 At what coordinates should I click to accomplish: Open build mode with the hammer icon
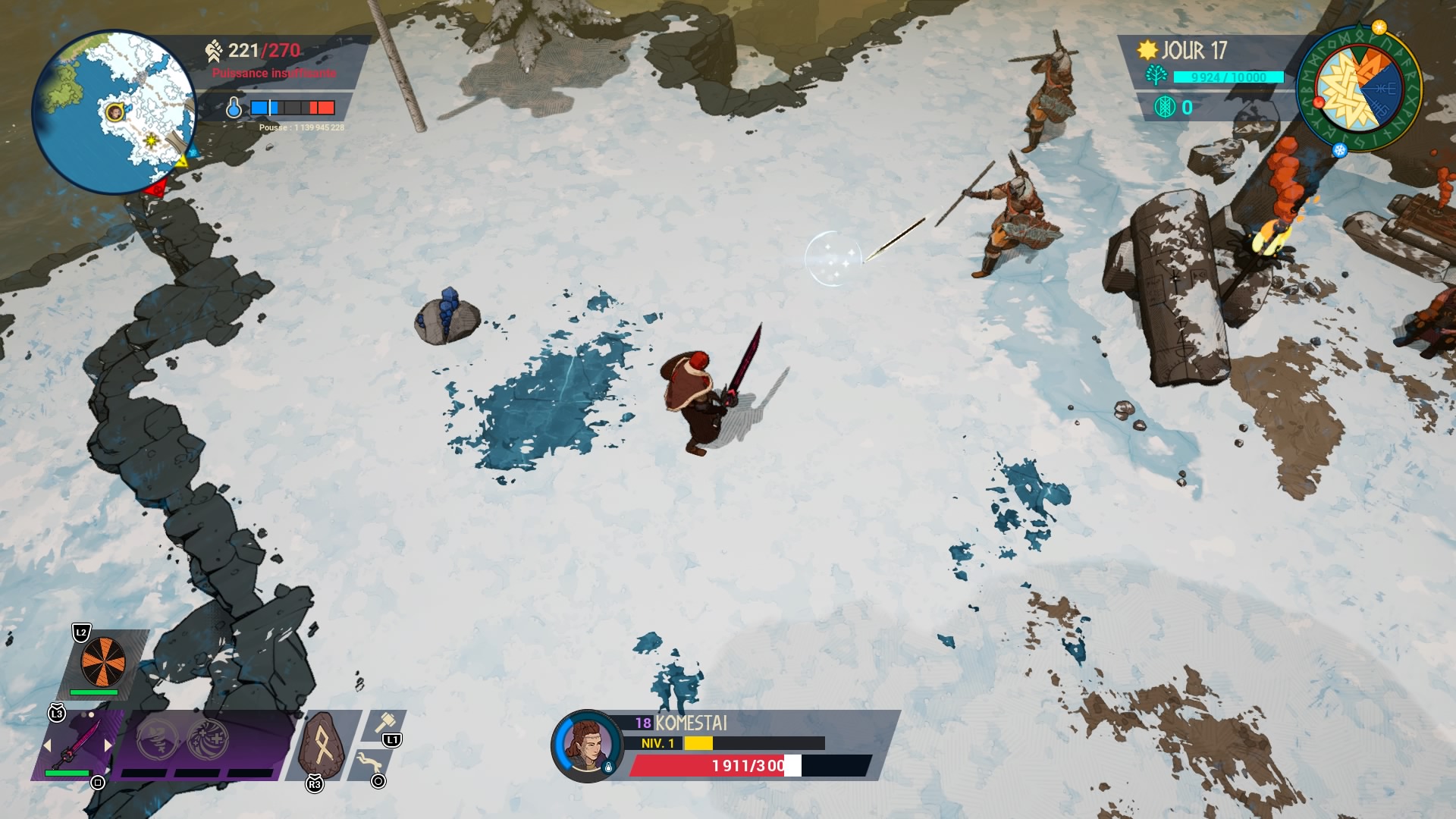385,723
